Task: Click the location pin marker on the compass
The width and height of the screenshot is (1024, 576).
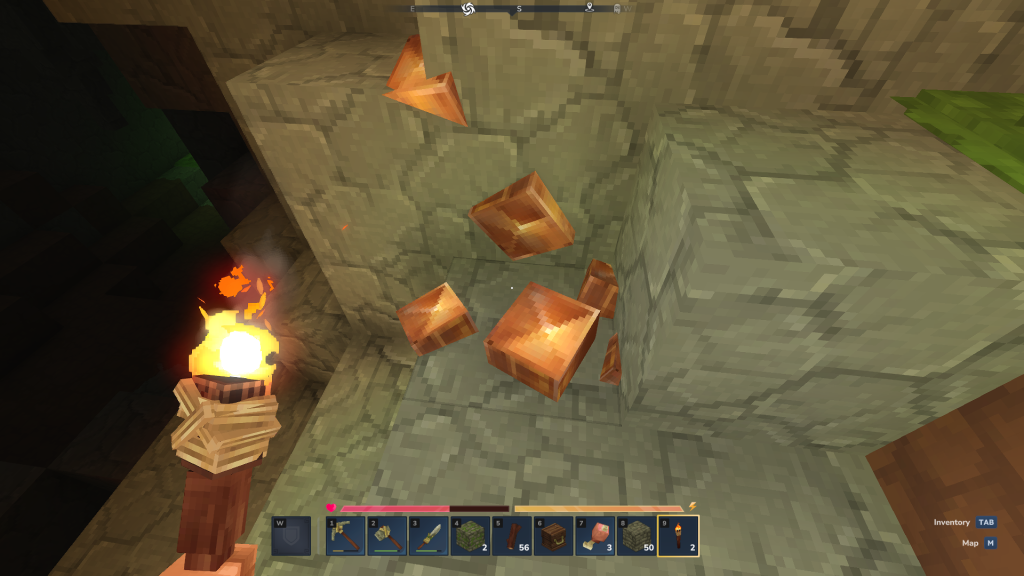Action: [590, 9]
